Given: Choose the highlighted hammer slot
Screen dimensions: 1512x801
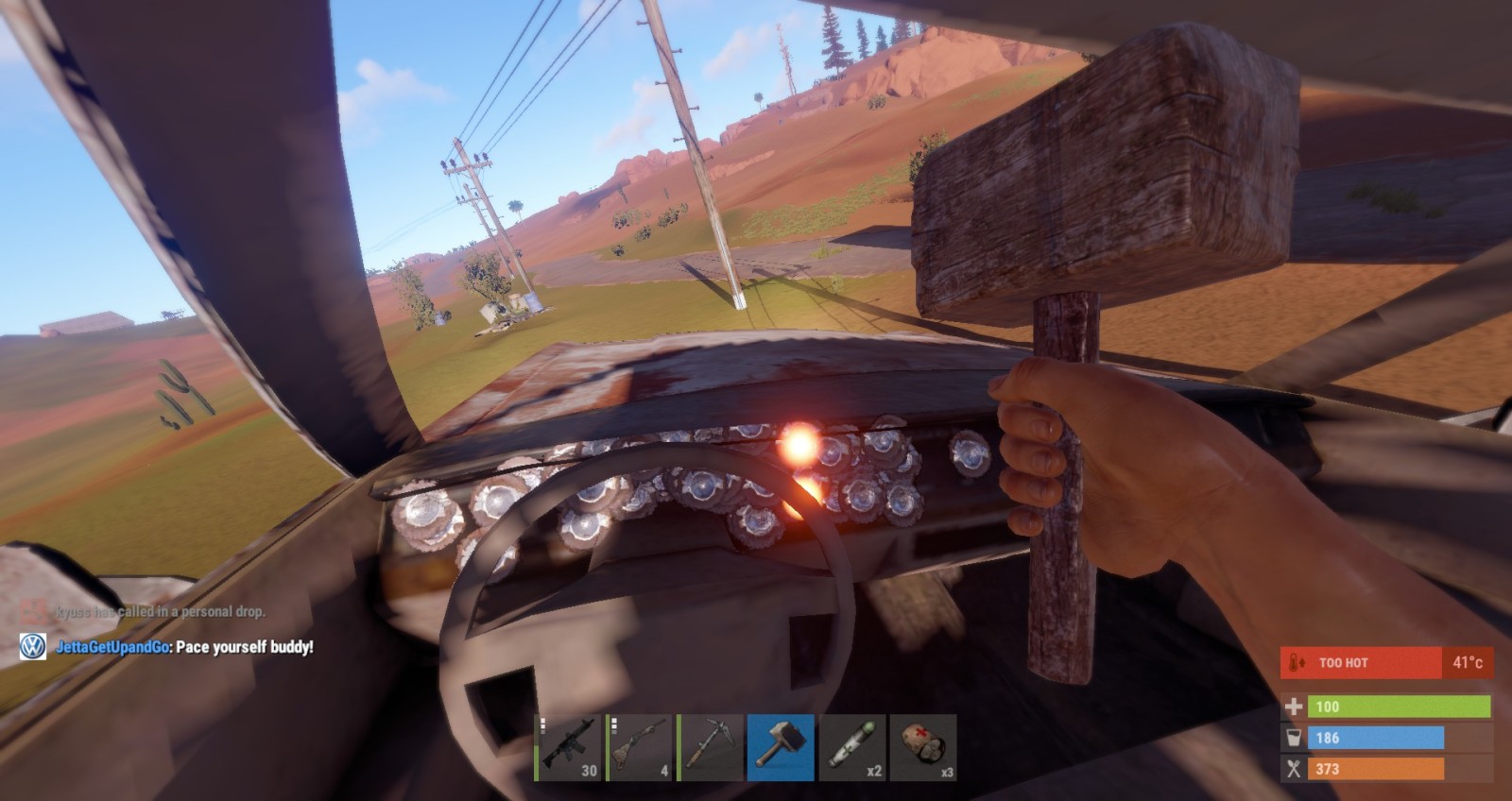Looking at the screenshot, I should click(x=781, y=747).
